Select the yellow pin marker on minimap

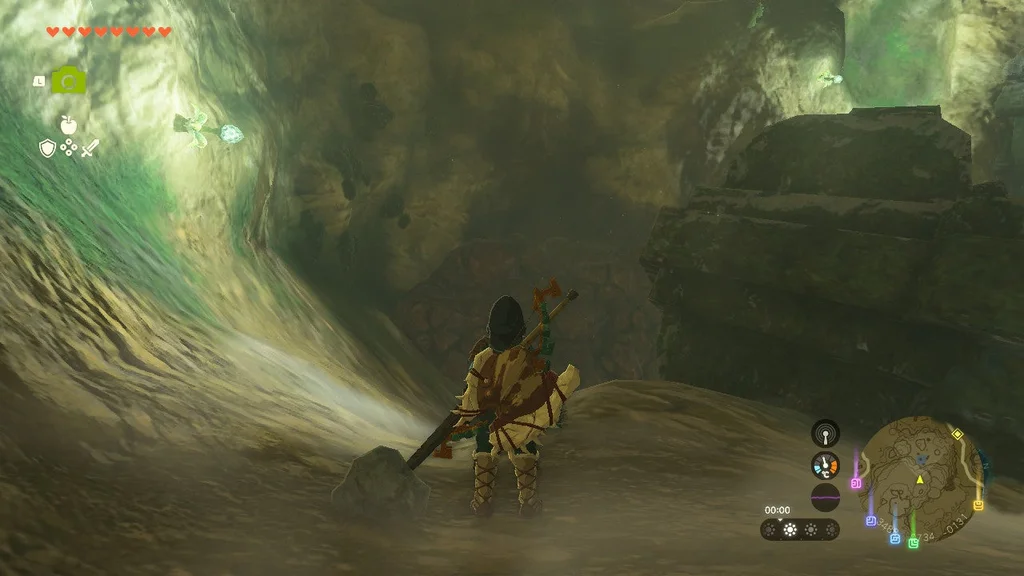click(x=978, y=505)
